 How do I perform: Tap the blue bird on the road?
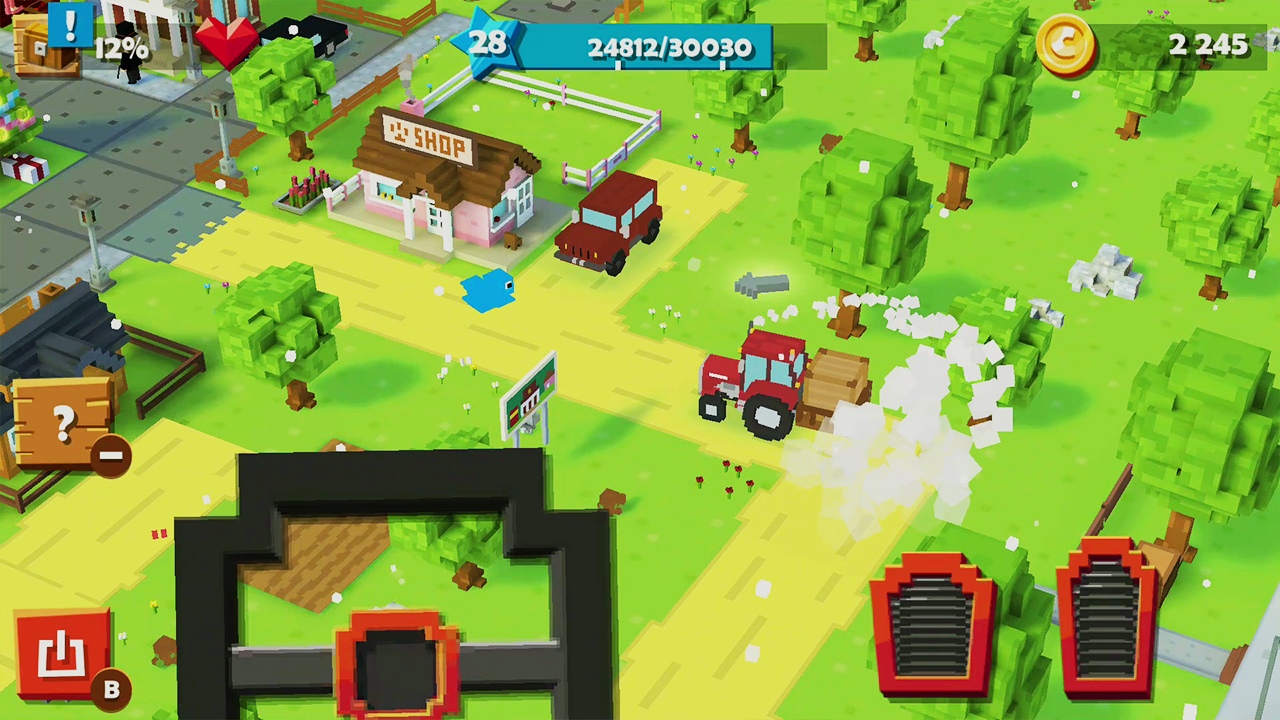point(487,293)
